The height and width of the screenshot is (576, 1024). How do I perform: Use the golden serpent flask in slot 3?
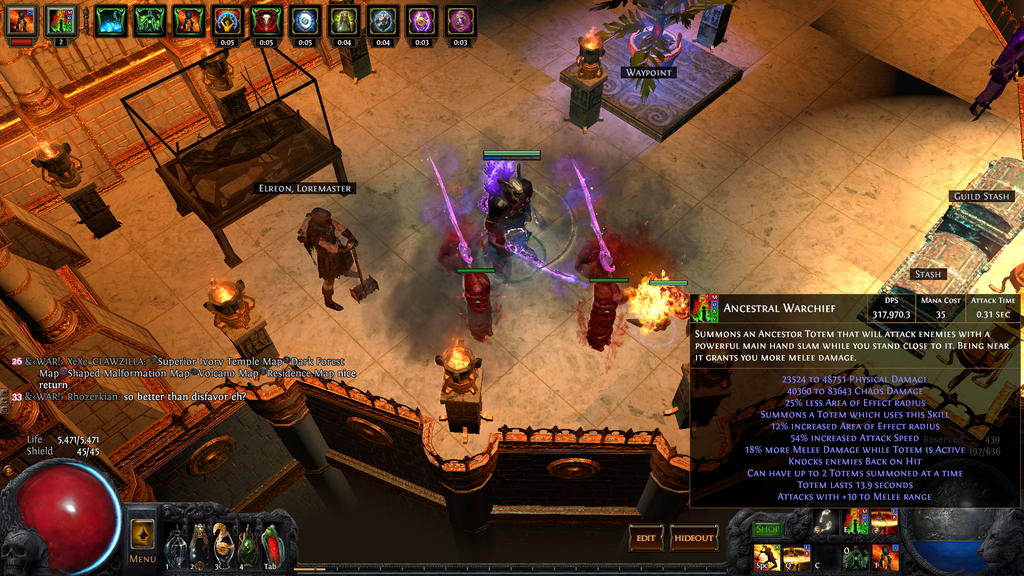coord(222,547)
